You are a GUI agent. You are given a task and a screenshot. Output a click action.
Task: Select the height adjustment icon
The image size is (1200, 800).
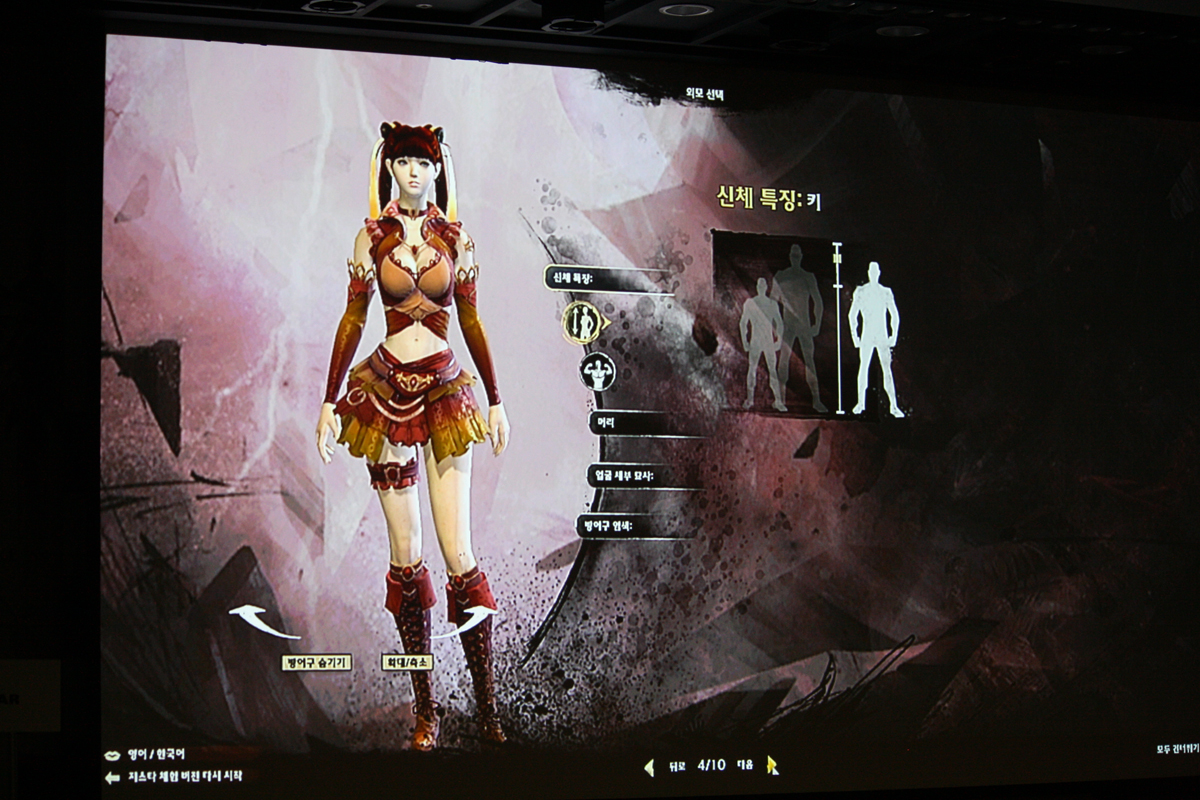(x=582, y=322)
